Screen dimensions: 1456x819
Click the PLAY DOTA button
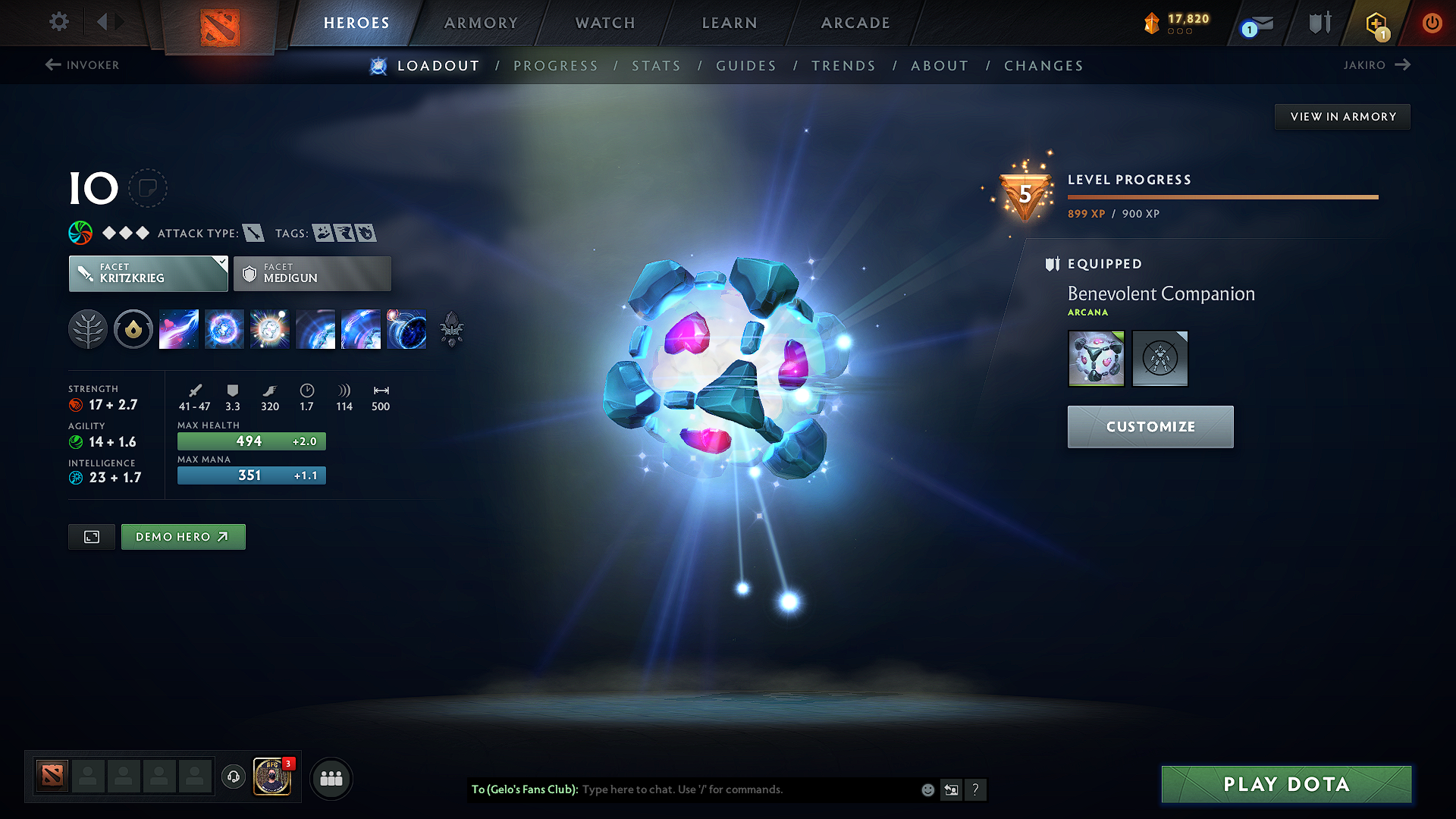click(x=1285, y=784)
